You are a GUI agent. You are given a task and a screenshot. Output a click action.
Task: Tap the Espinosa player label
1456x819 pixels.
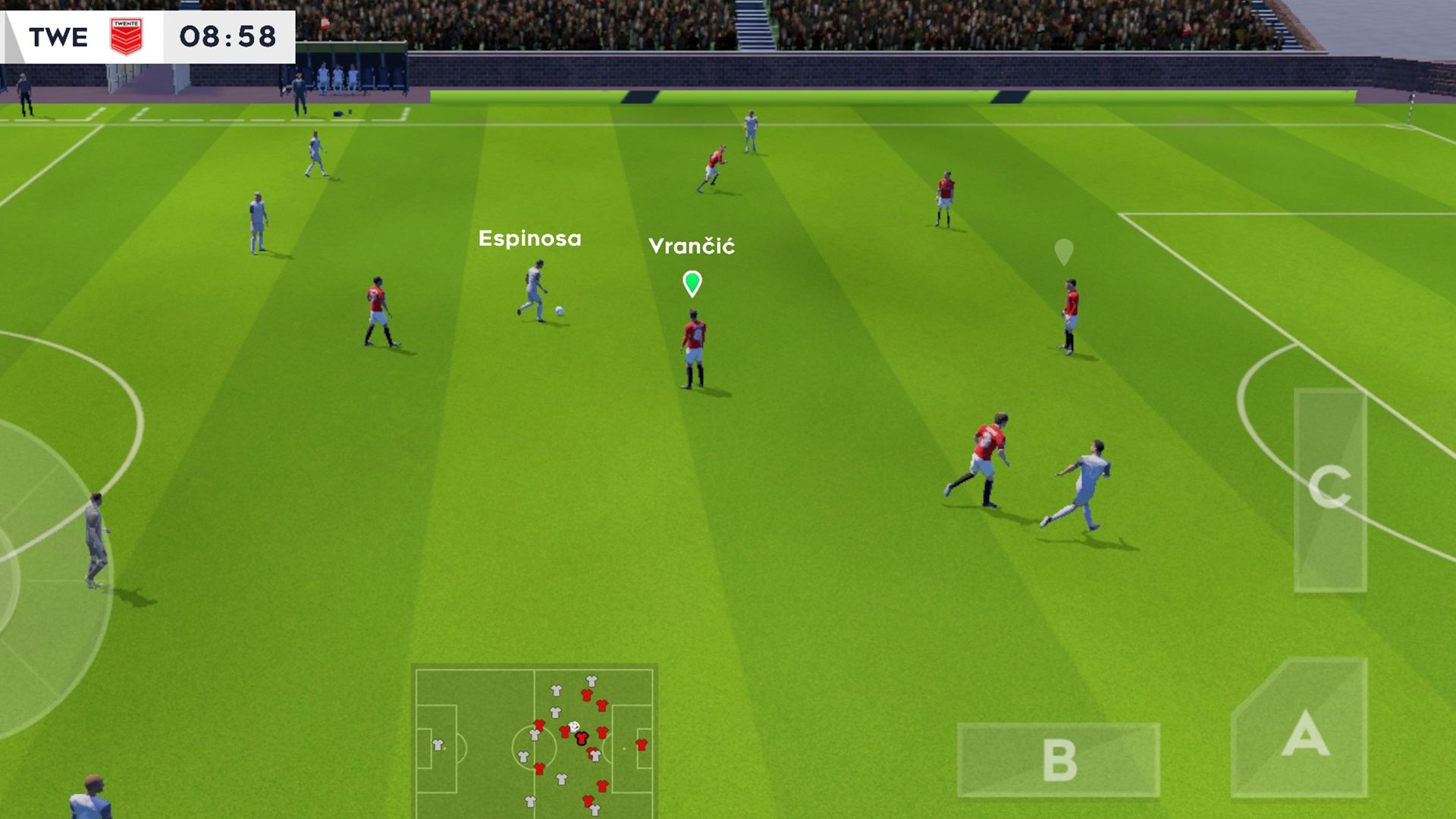(x=530, y=238)
